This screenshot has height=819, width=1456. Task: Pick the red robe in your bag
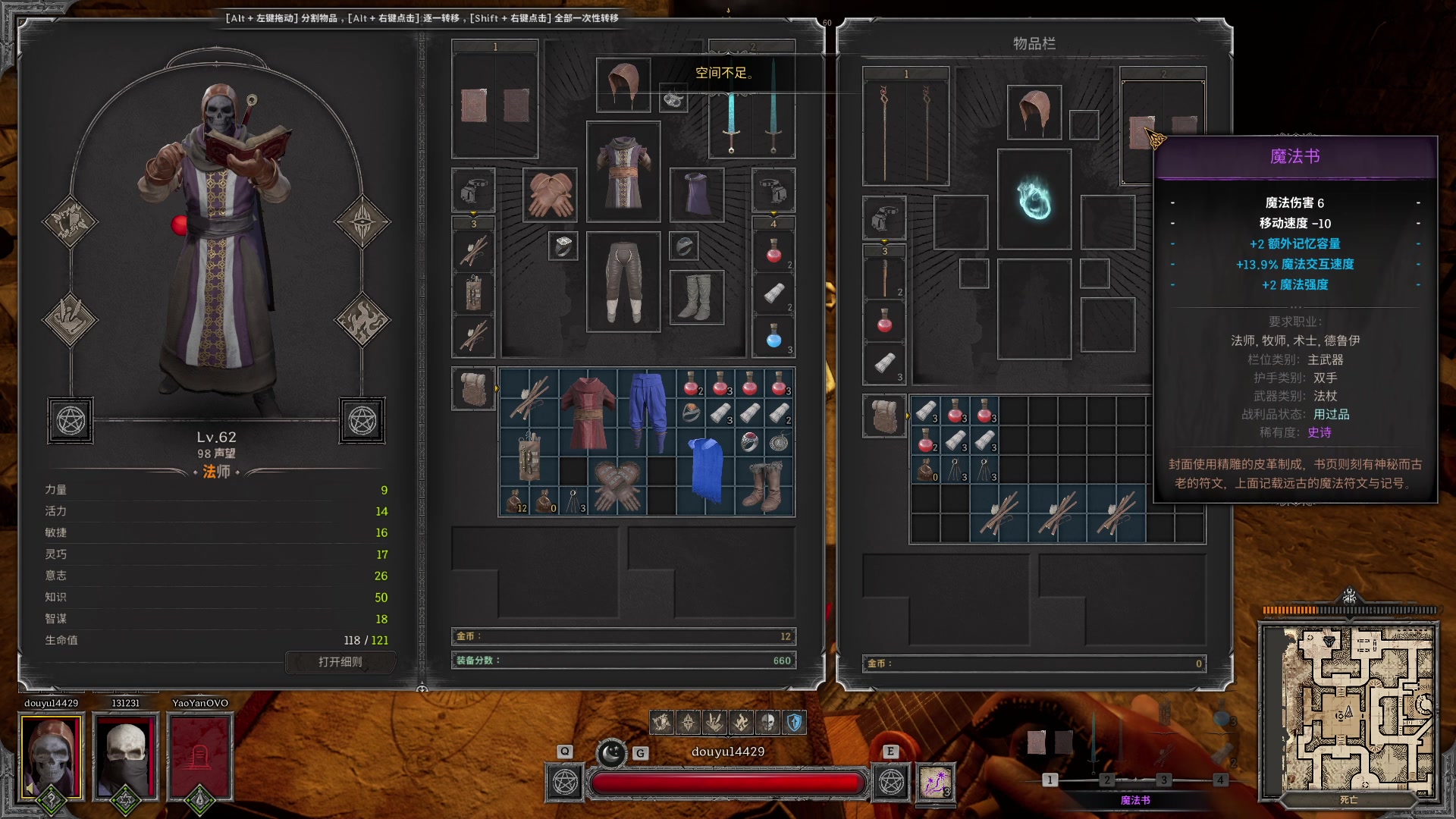click(x=588, y=411)
